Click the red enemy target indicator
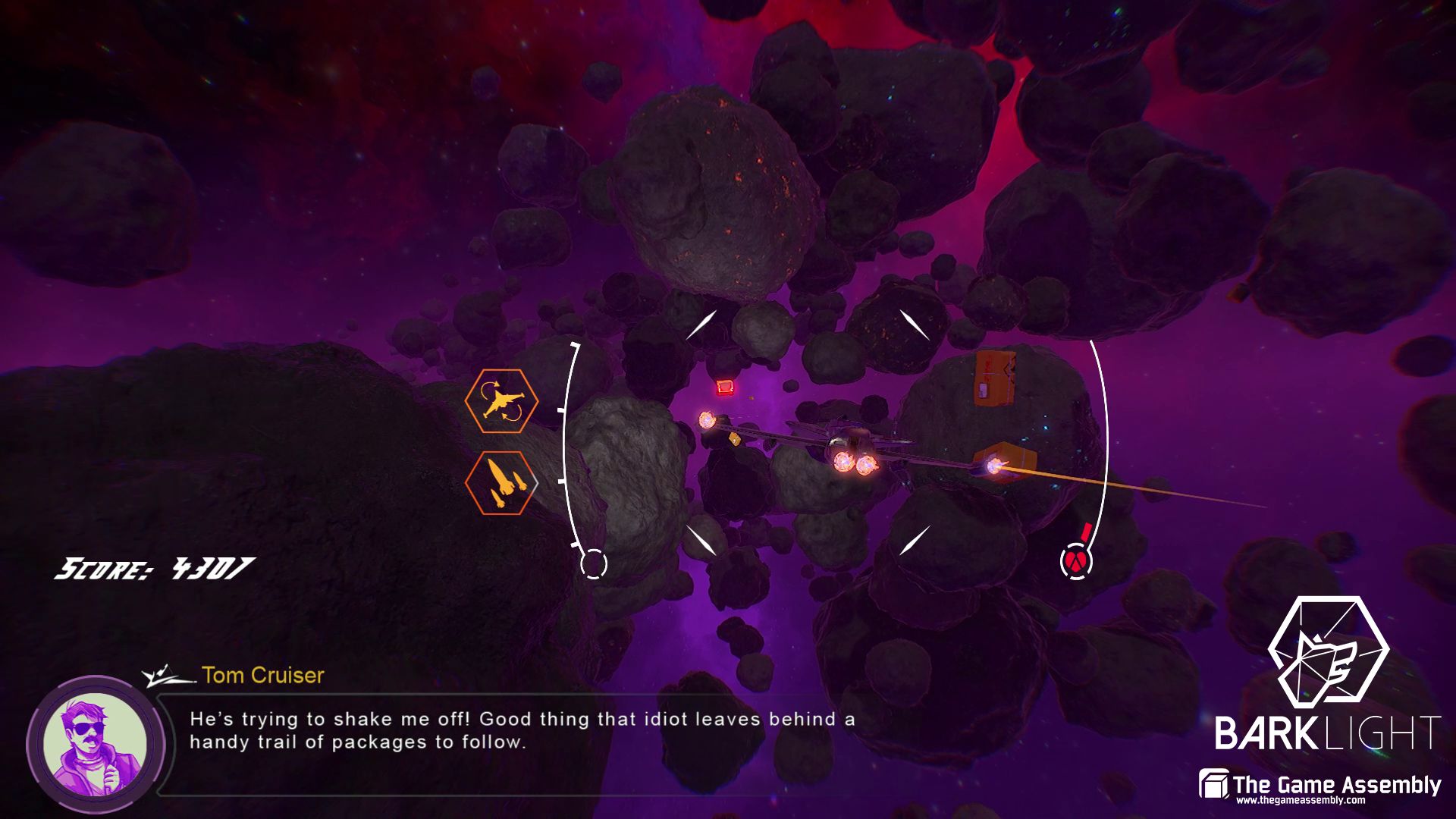Image resolution: width=1456 pixels, height=819 pixels. tap(1076, 561)
